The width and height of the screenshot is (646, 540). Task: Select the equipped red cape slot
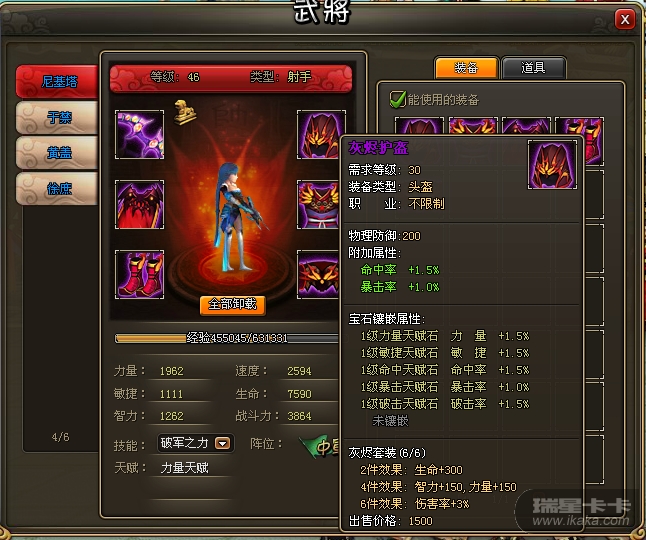pos(139,204)
